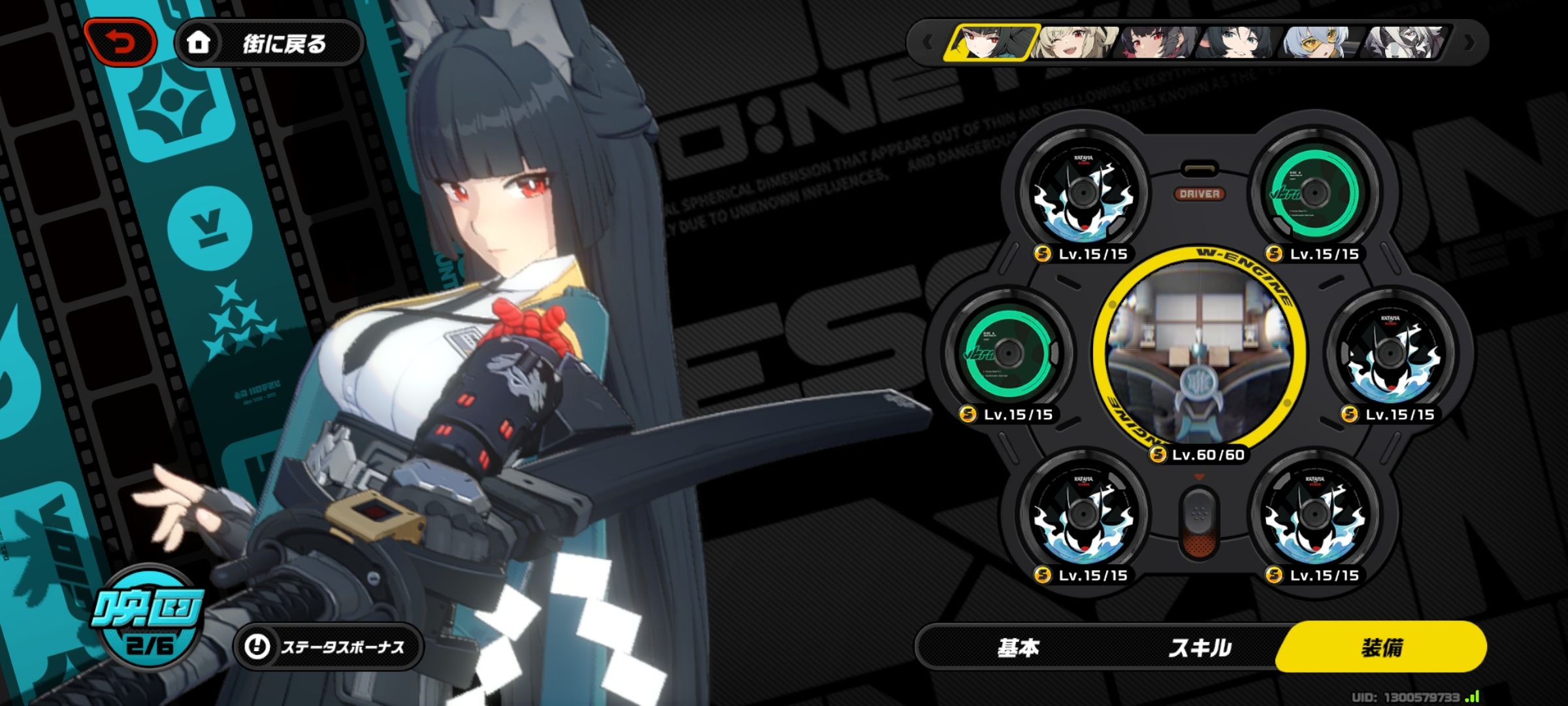Show next characters with right arrow
The image size is (1568, 706).
1470,43
